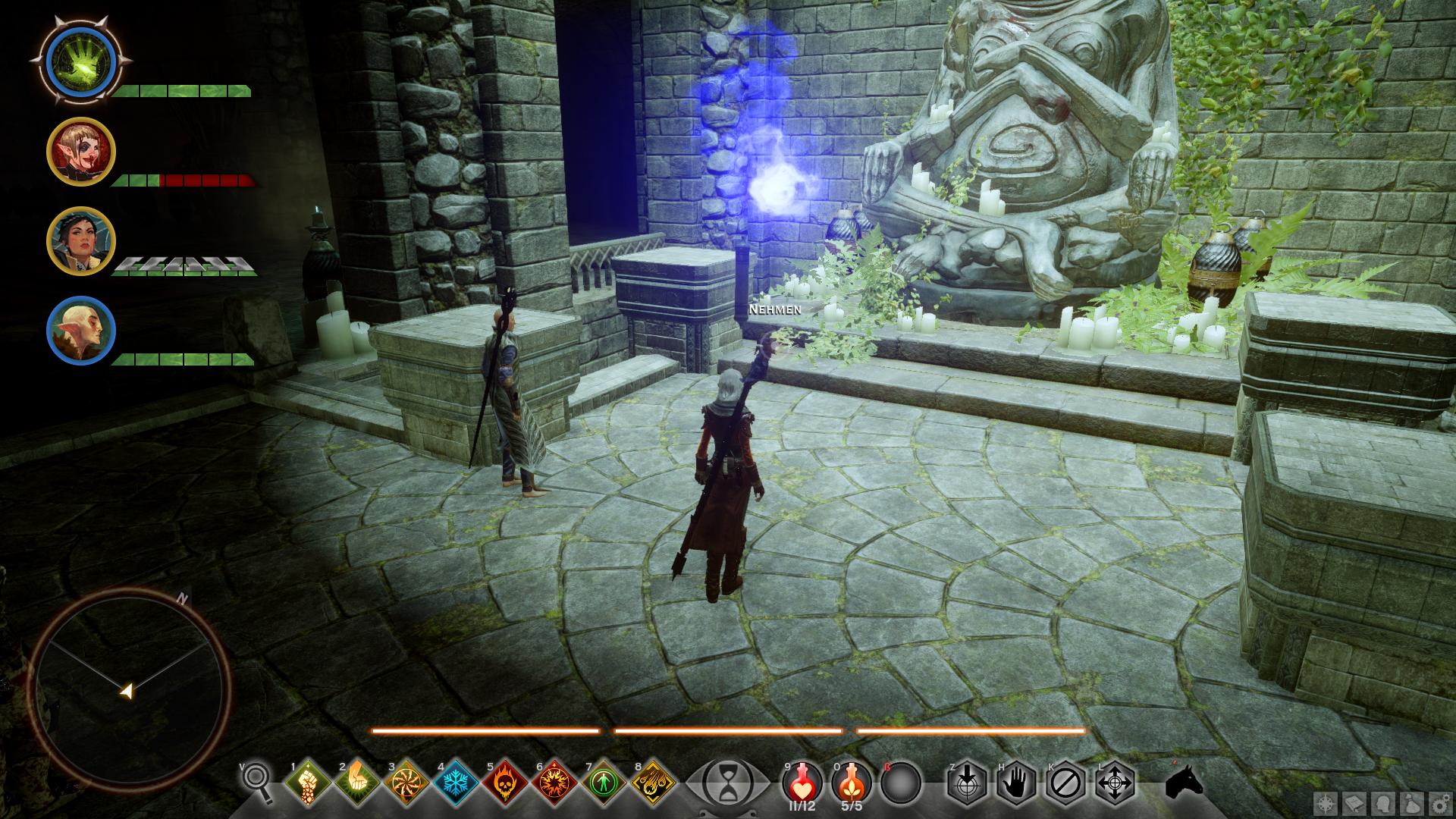Activate the green figure barrier ability

604,782
